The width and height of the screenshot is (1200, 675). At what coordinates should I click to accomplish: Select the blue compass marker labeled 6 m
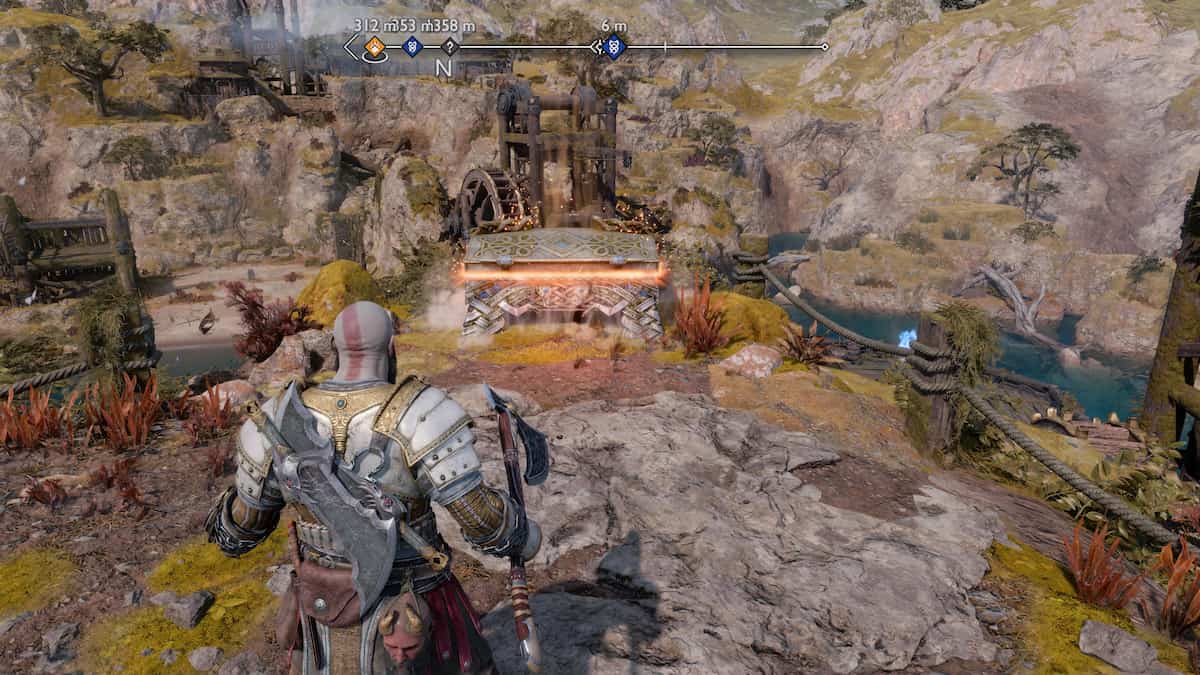click(614, 46)
